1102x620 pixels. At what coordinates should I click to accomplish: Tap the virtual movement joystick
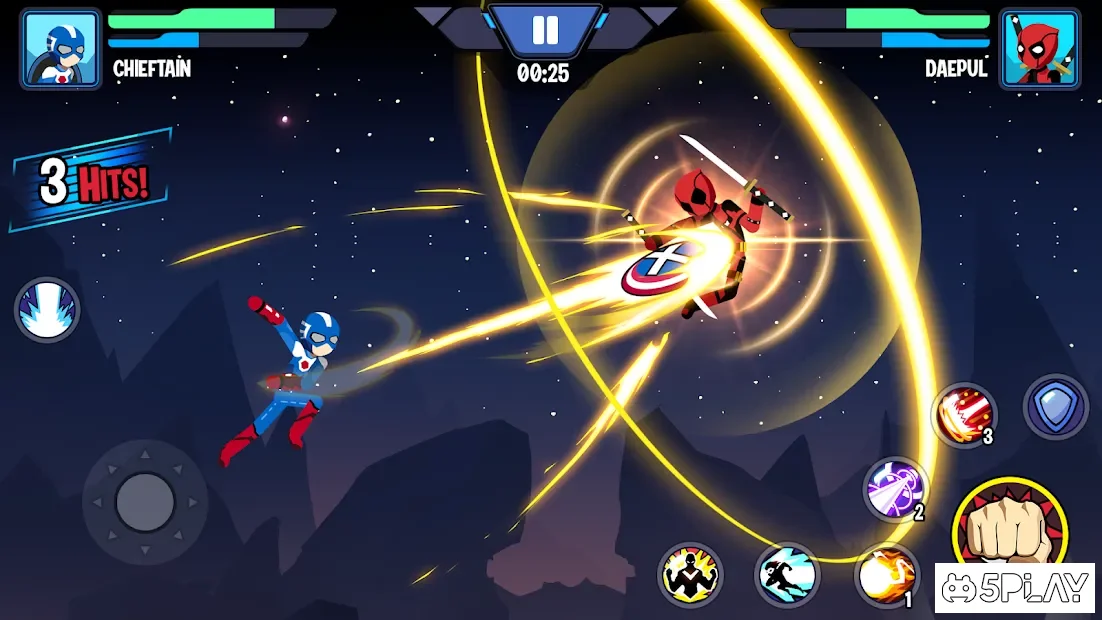click(x=145, y=501)
